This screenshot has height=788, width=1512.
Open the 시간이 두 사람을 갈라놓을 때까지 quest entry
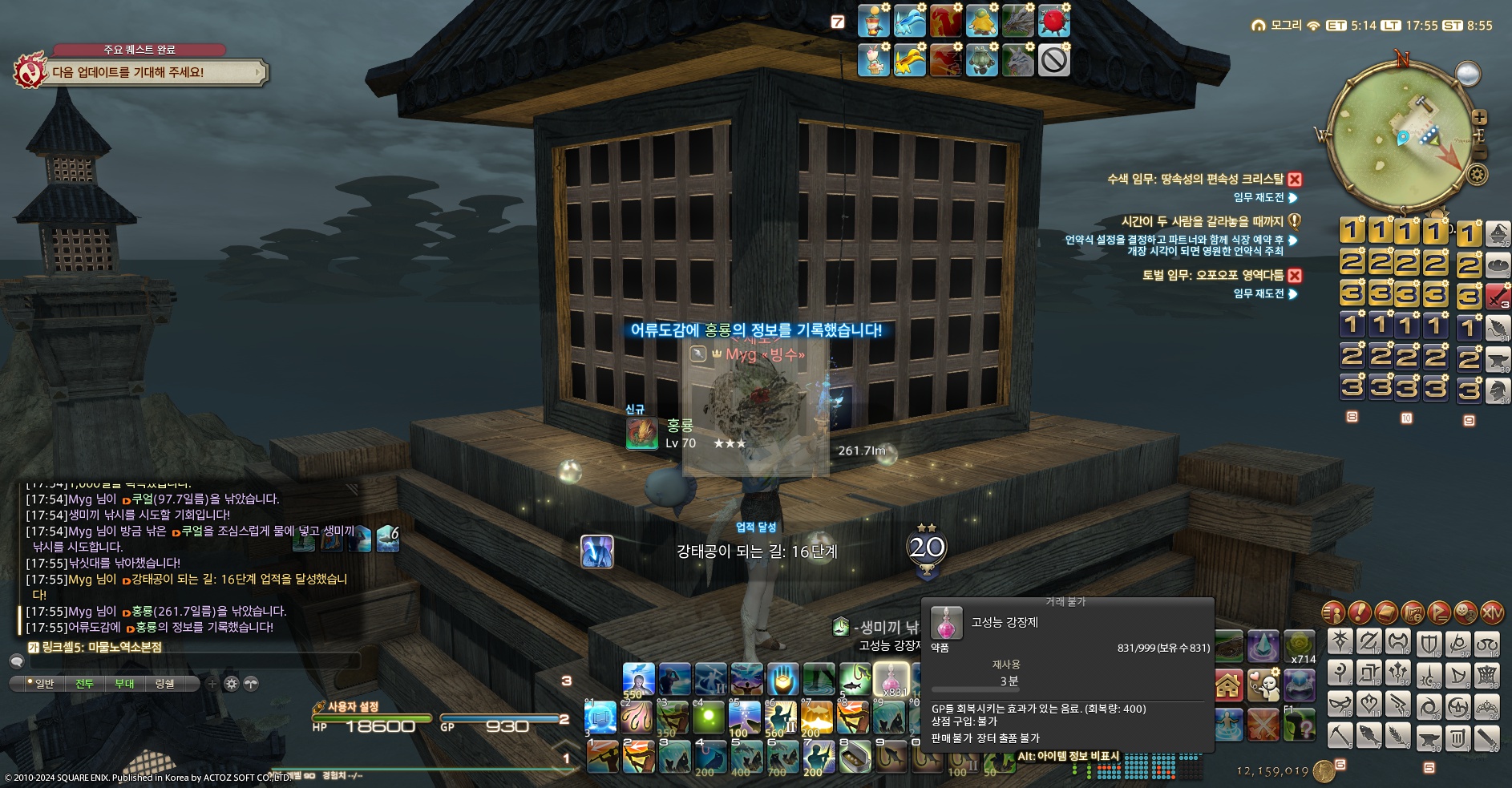click(x=1202, y=221)
